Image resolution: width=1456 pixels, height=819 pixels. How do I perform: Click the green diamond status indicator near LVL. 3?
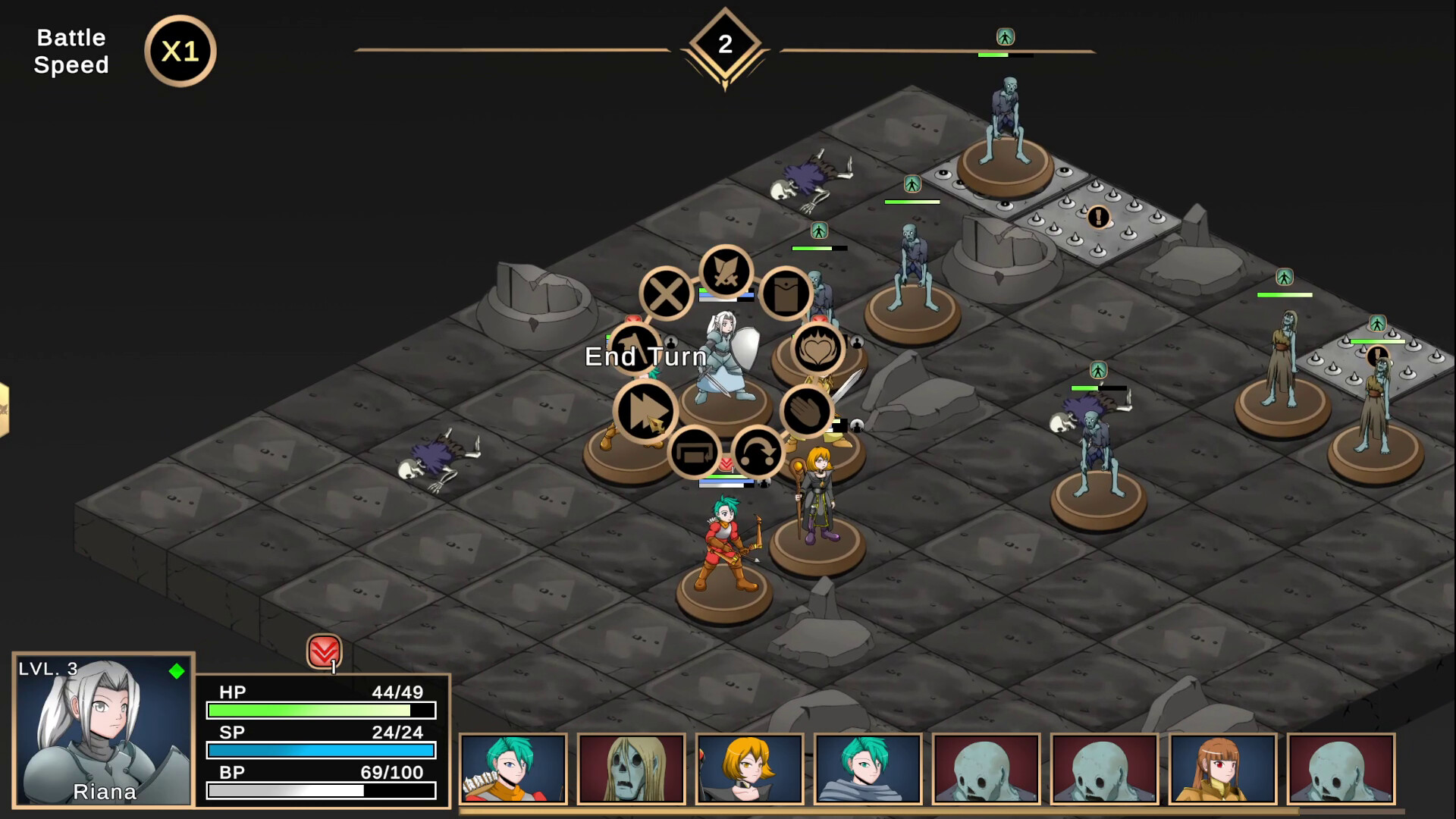[176, 670]
